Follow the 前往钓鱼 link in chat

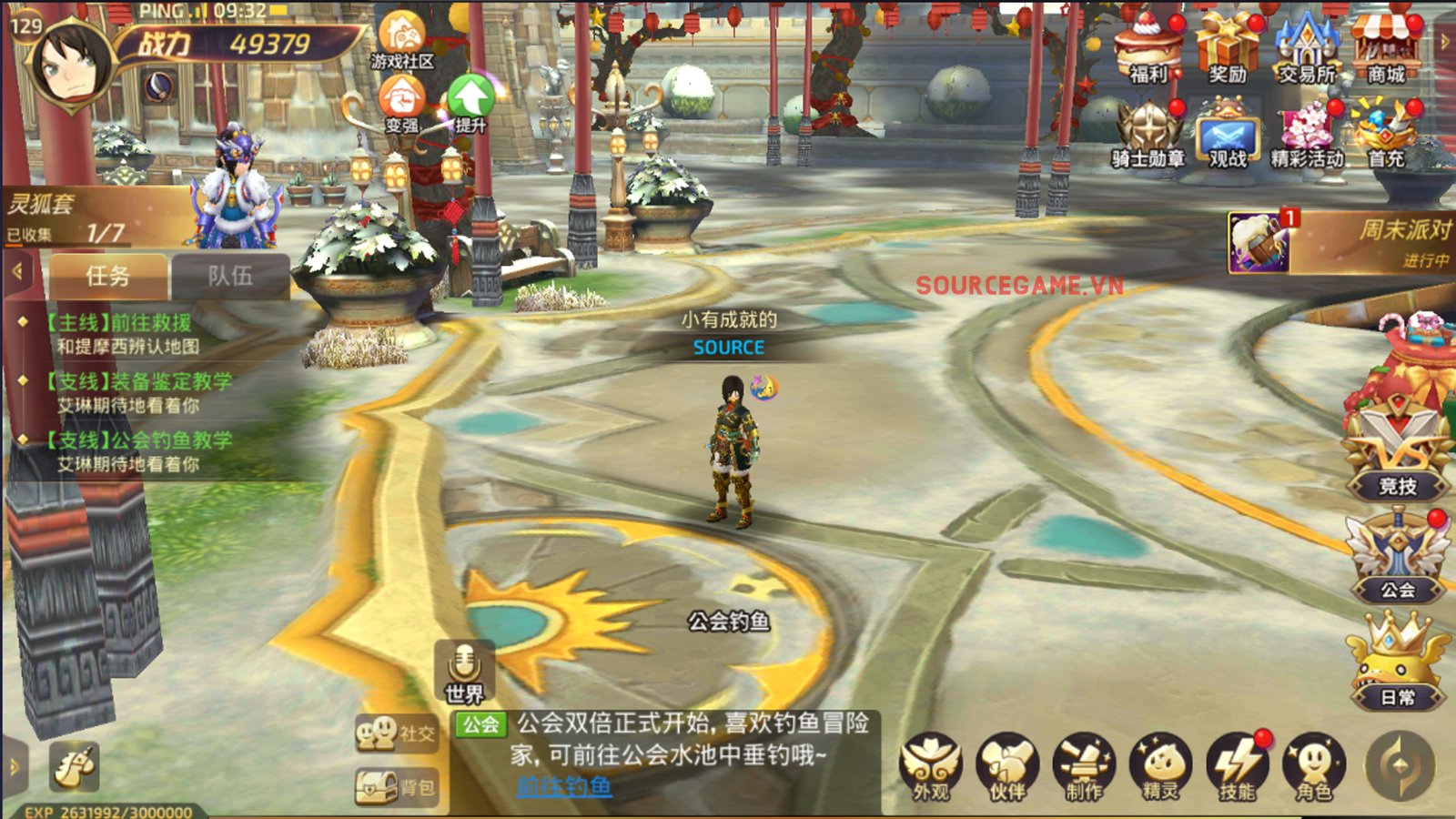[564, 786]
